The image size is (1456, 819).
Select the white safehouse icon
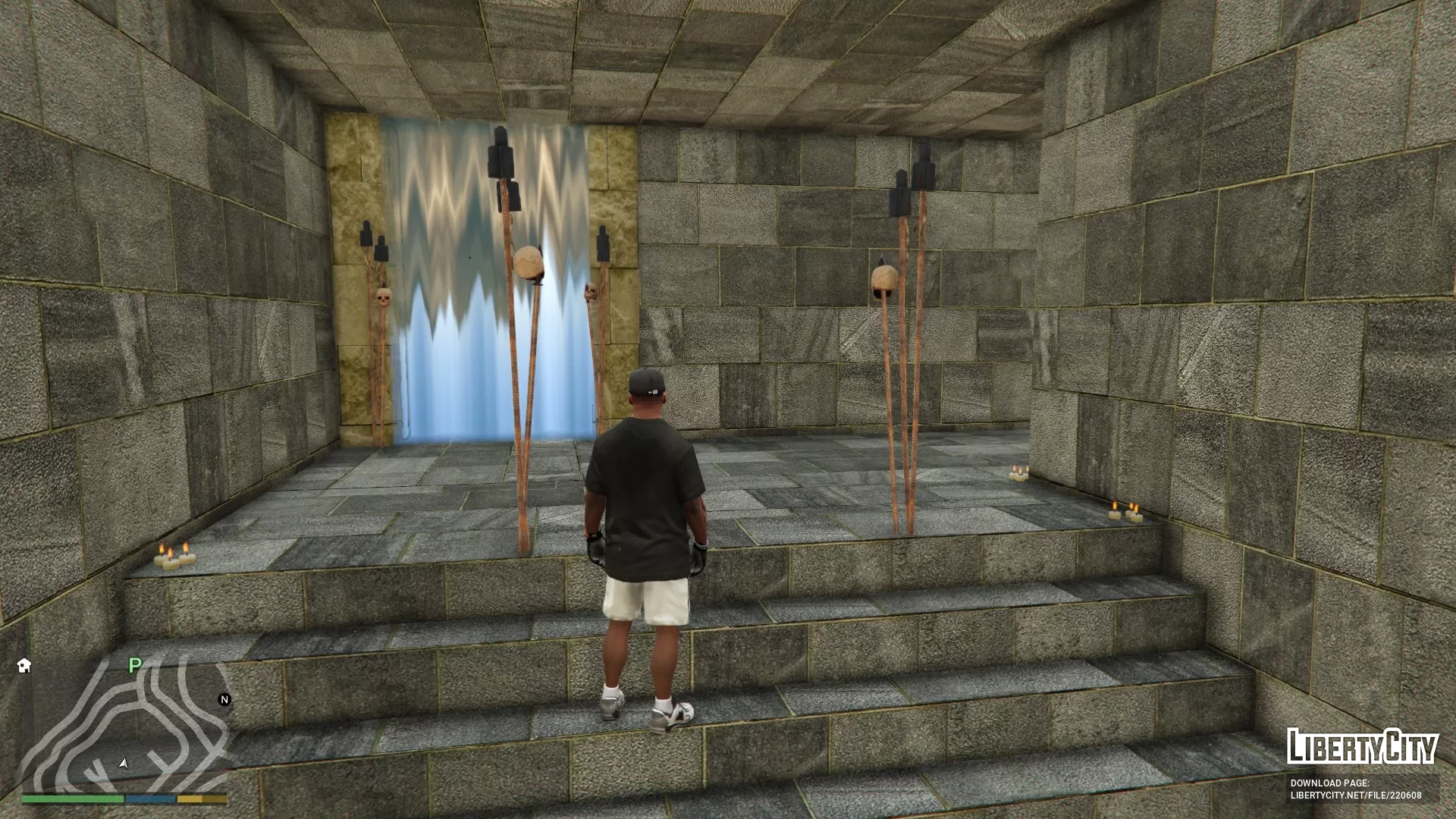point(24,665)
